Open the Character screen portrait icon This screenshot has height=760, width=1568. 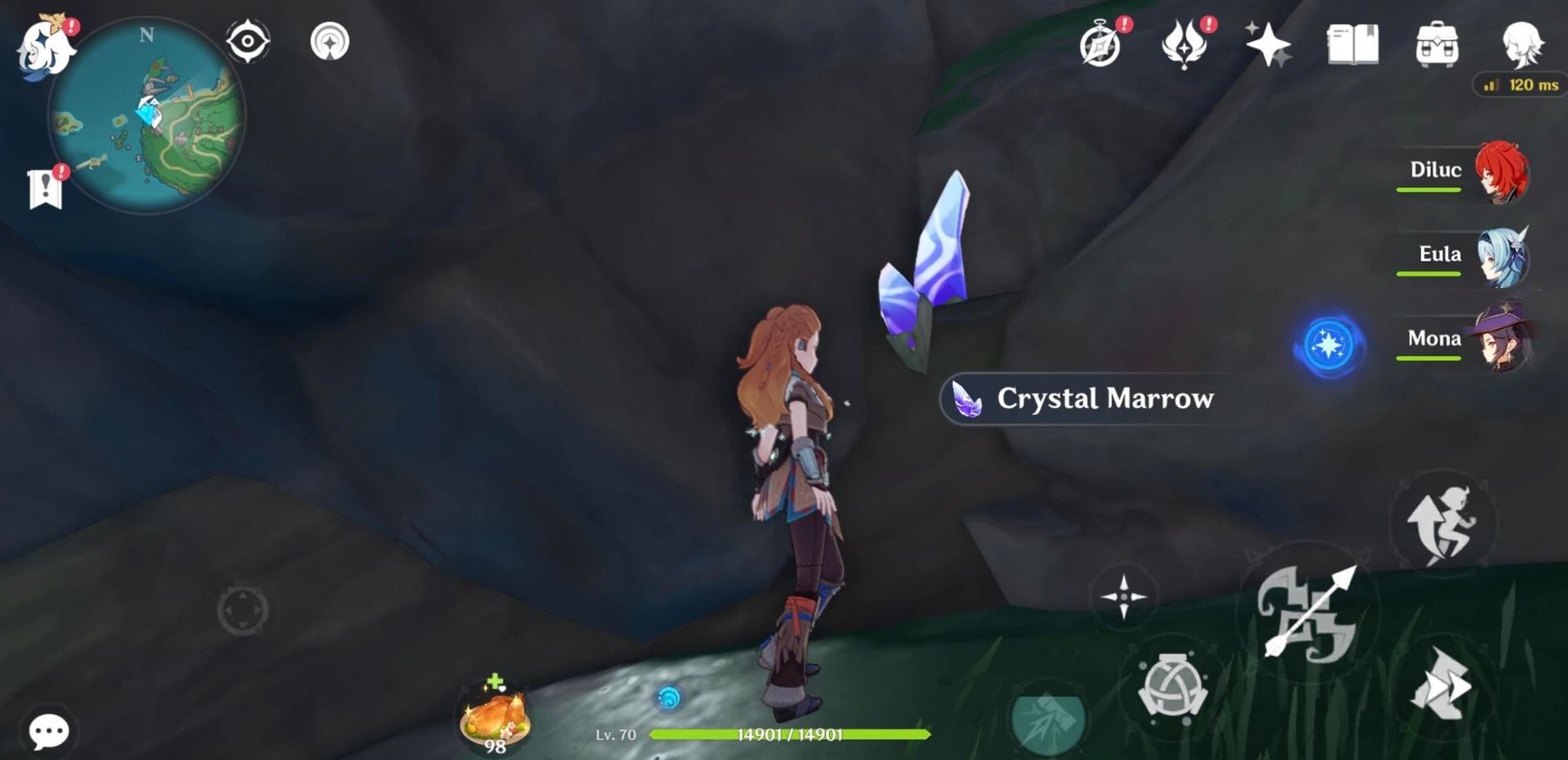click(1523, 44)
